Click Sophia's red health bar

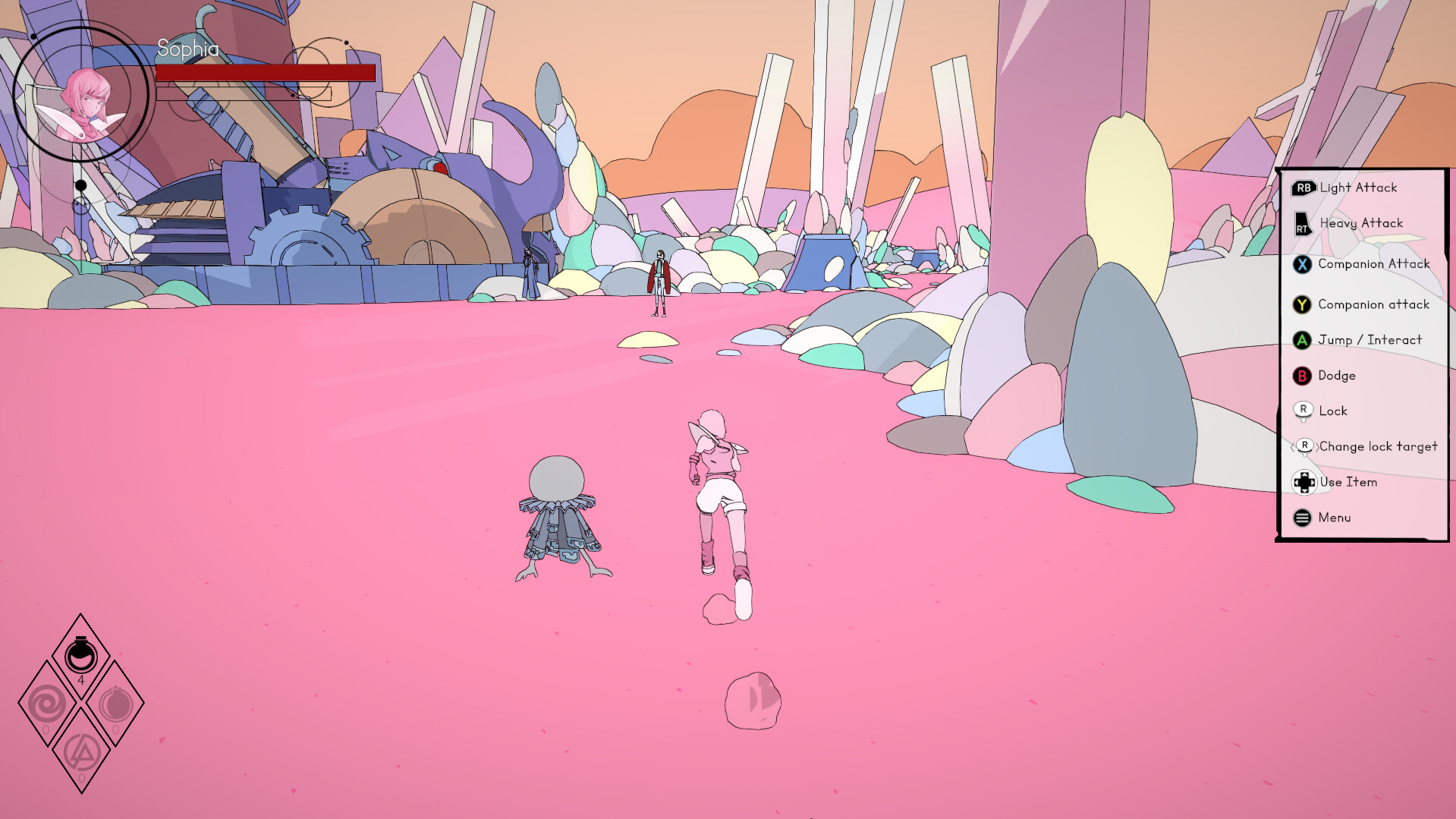tap(266, 72)
